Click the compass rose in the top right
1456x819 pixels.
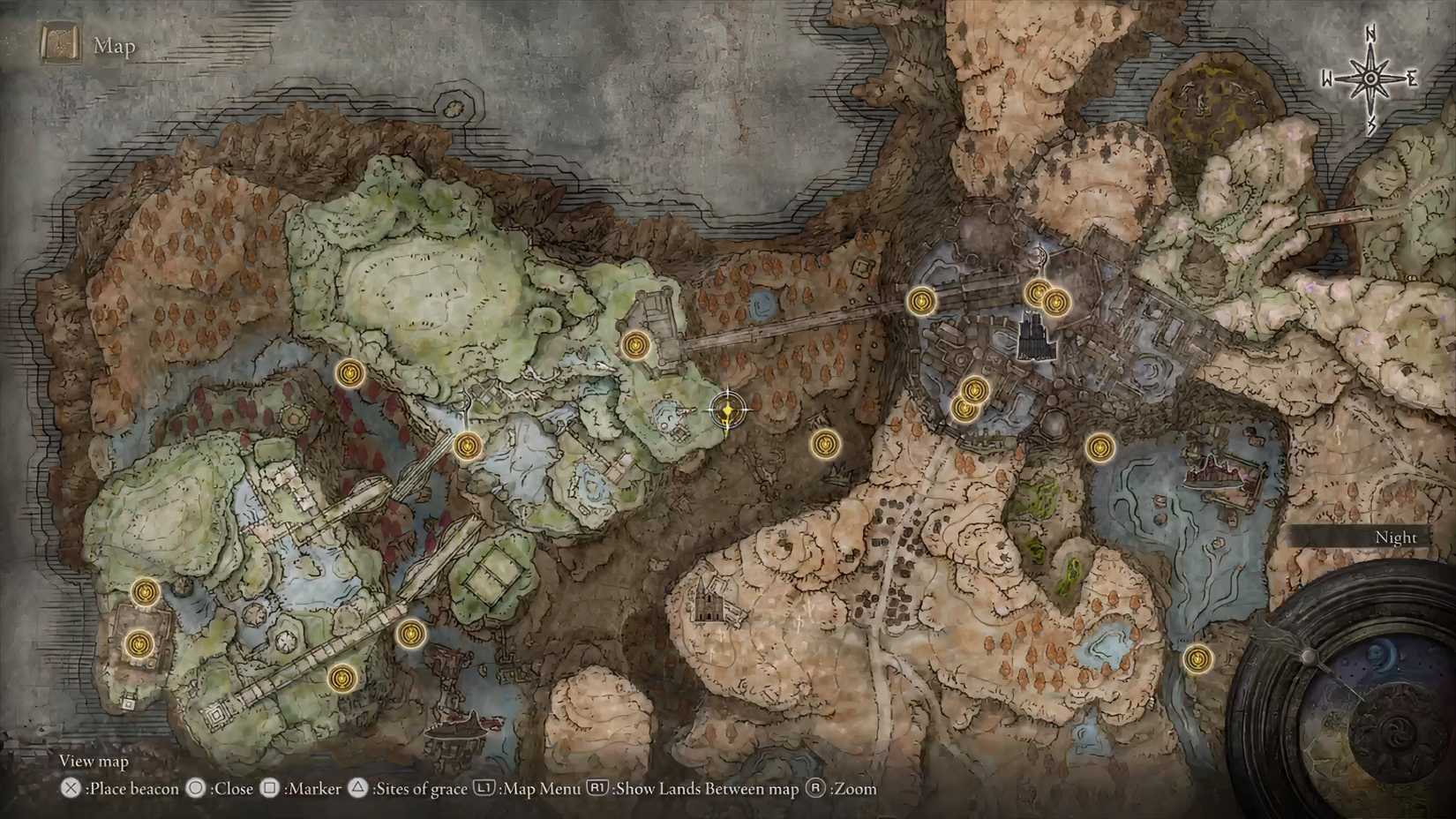tap(1370, 78)
